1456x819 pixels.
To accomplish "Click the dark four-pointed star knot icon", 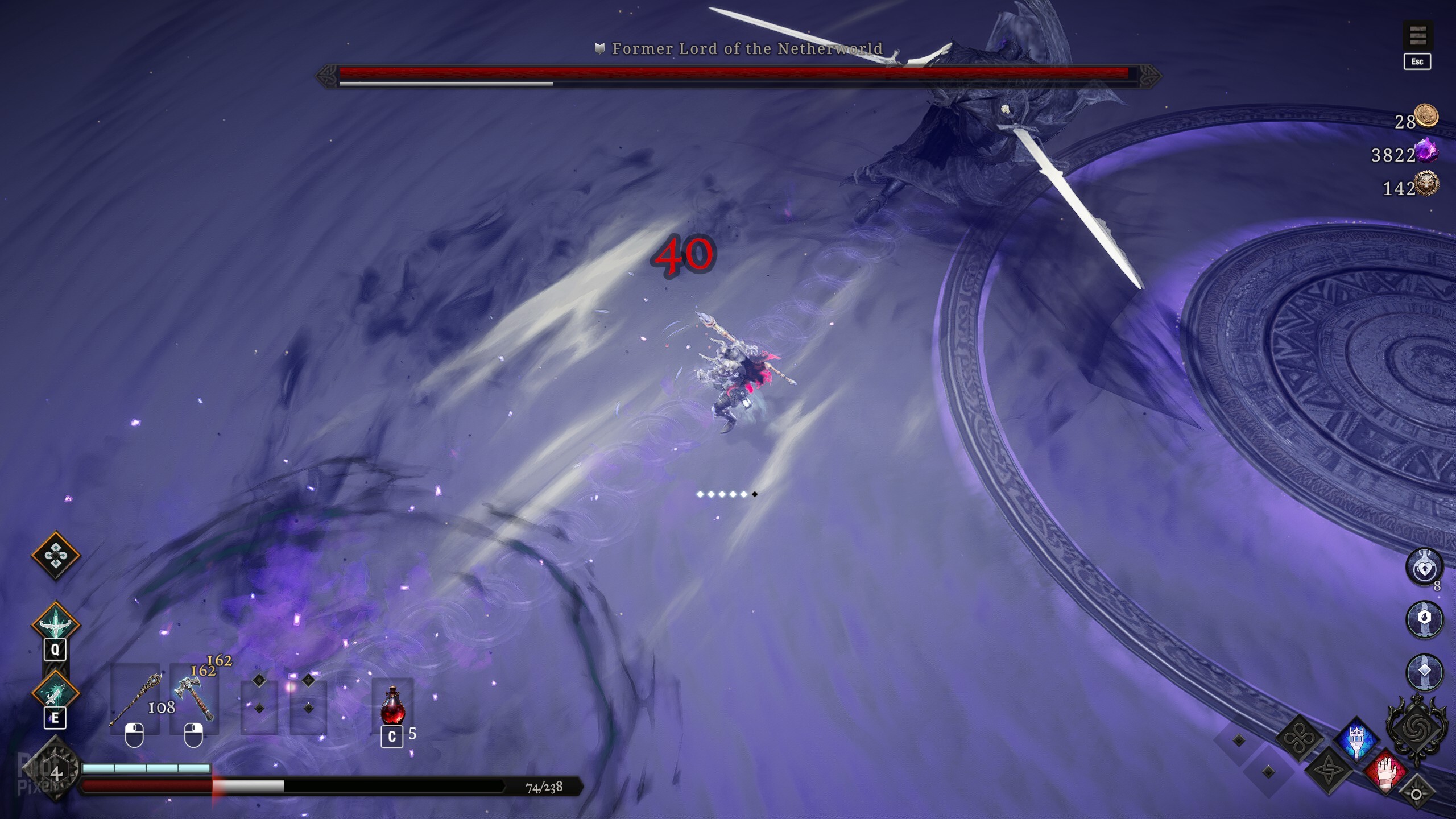I will (1329, 770).
